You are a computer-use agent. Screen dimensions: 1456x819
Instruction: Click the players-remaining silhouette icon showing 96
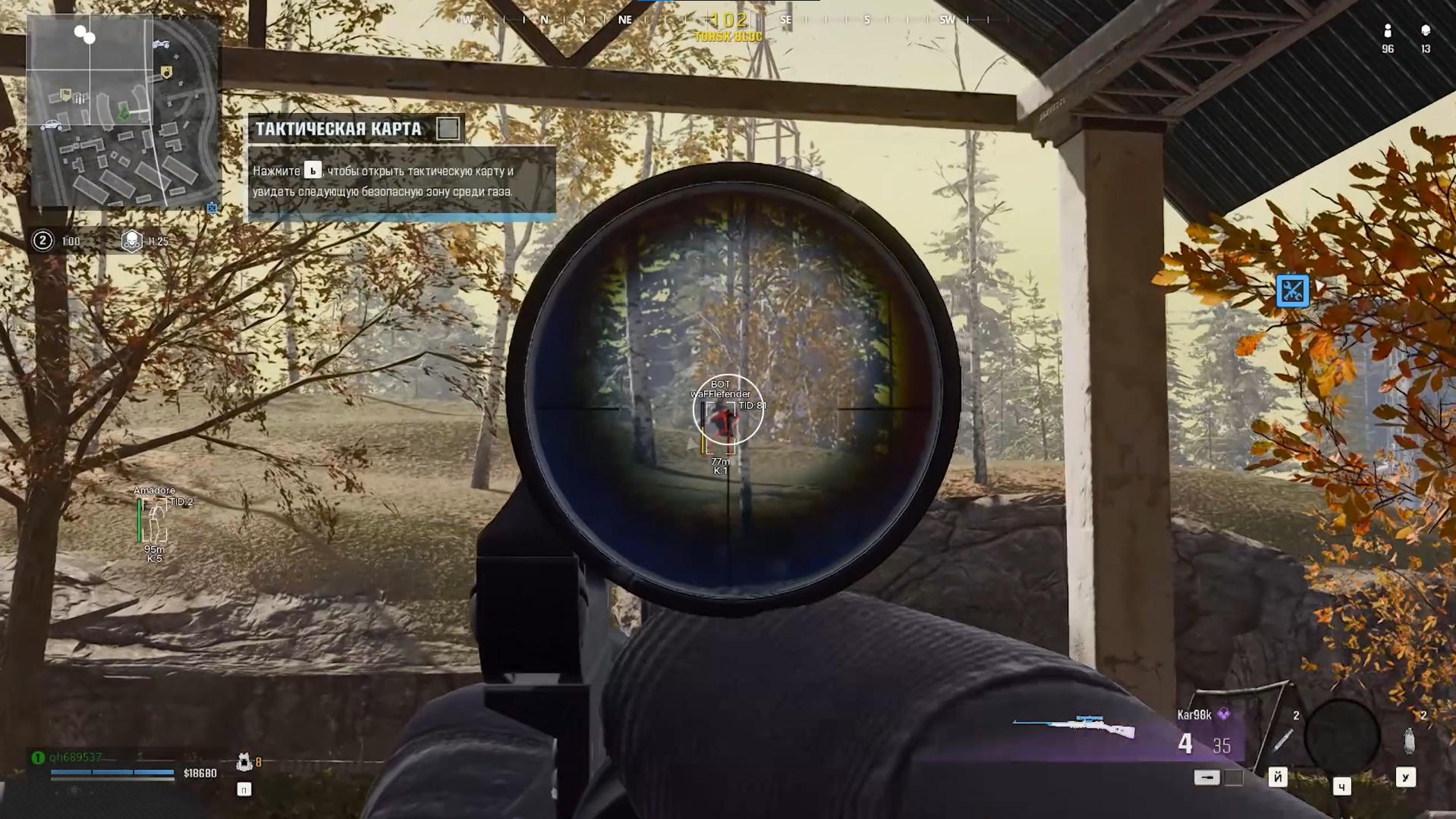click(1388, 32)
